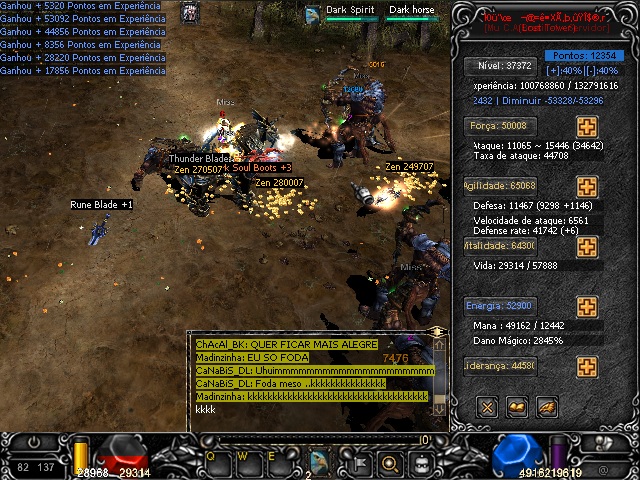
Task: Click the flag icon in the bottom bar
Action: click(358, 462)
